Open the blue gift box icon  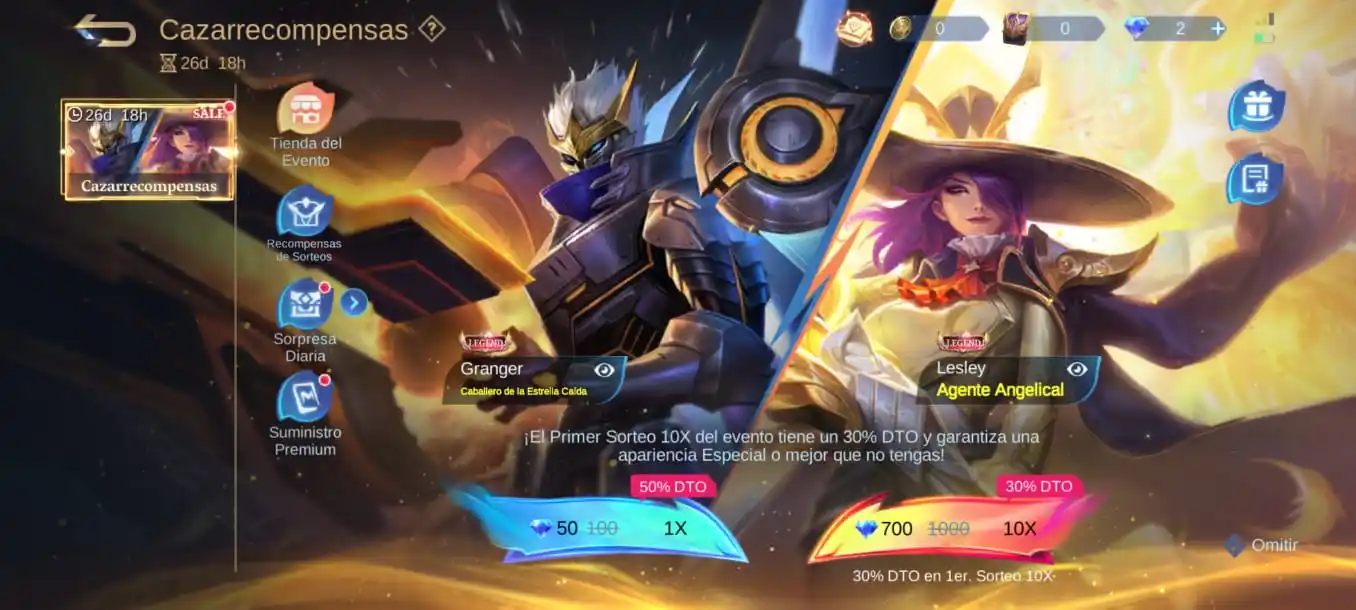click(x=1255, y=107)
